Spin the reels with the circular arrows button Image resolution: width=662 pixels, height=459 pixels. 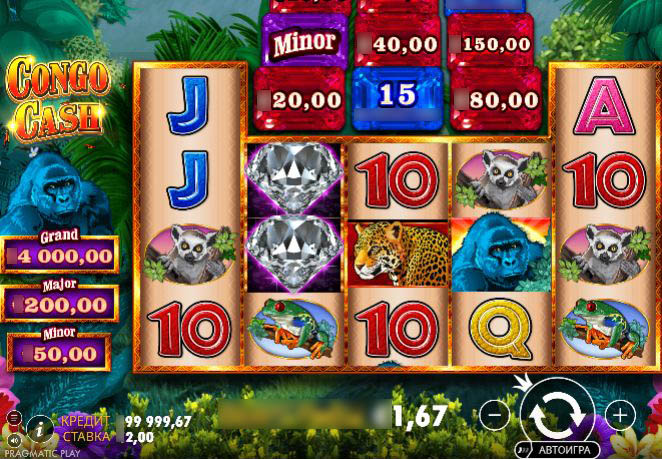(x=556, y=411)
